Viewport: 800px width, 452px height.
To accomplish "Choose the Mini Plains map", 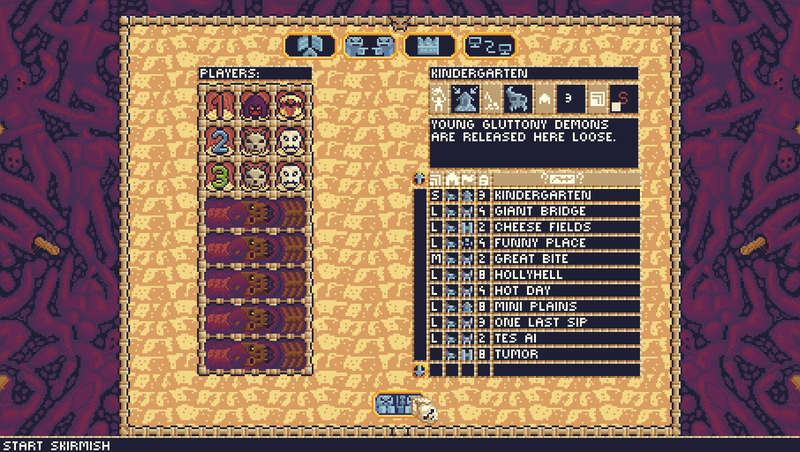I will [x=564, y=307].
